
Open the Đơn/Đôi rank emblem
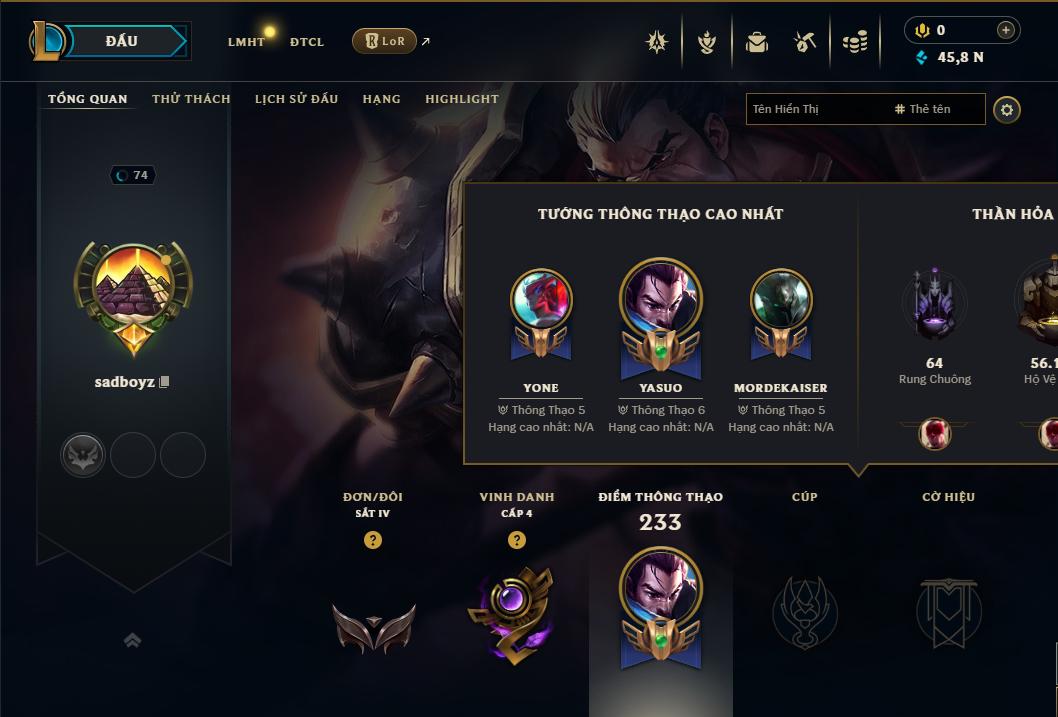pos(373,627)
